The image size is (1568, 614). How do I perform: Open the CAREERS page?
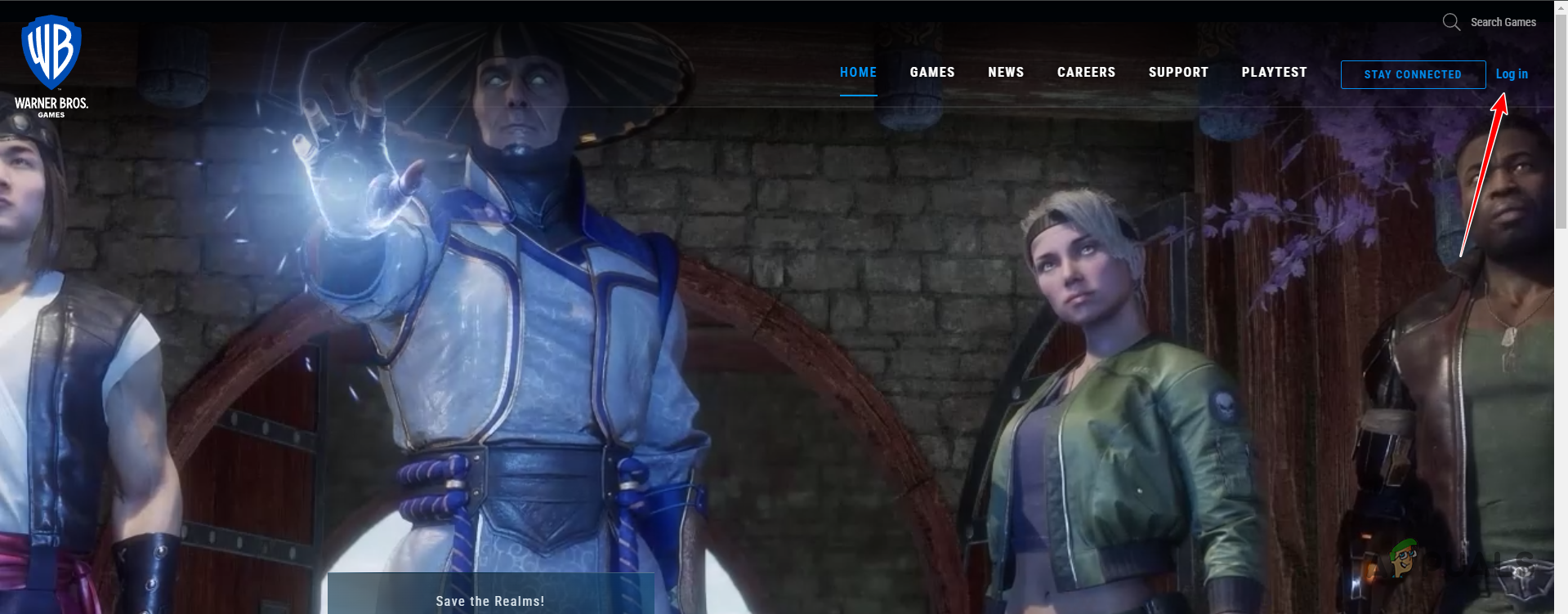click(1086, 72)
